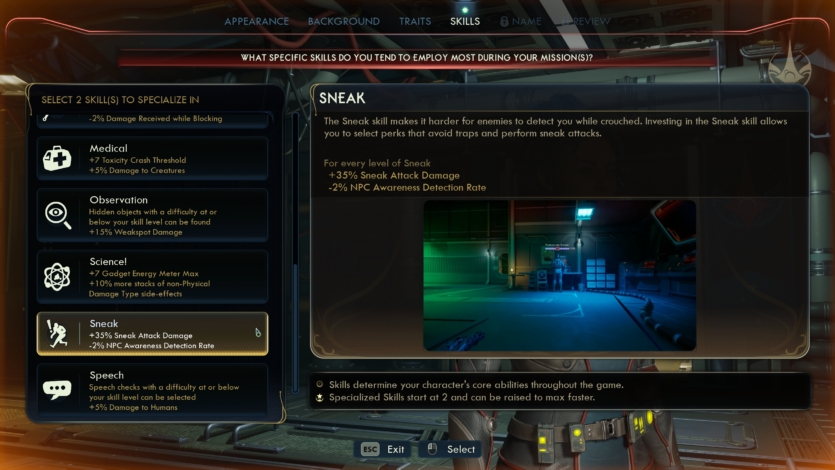Open the Background tab

point(343,21)
